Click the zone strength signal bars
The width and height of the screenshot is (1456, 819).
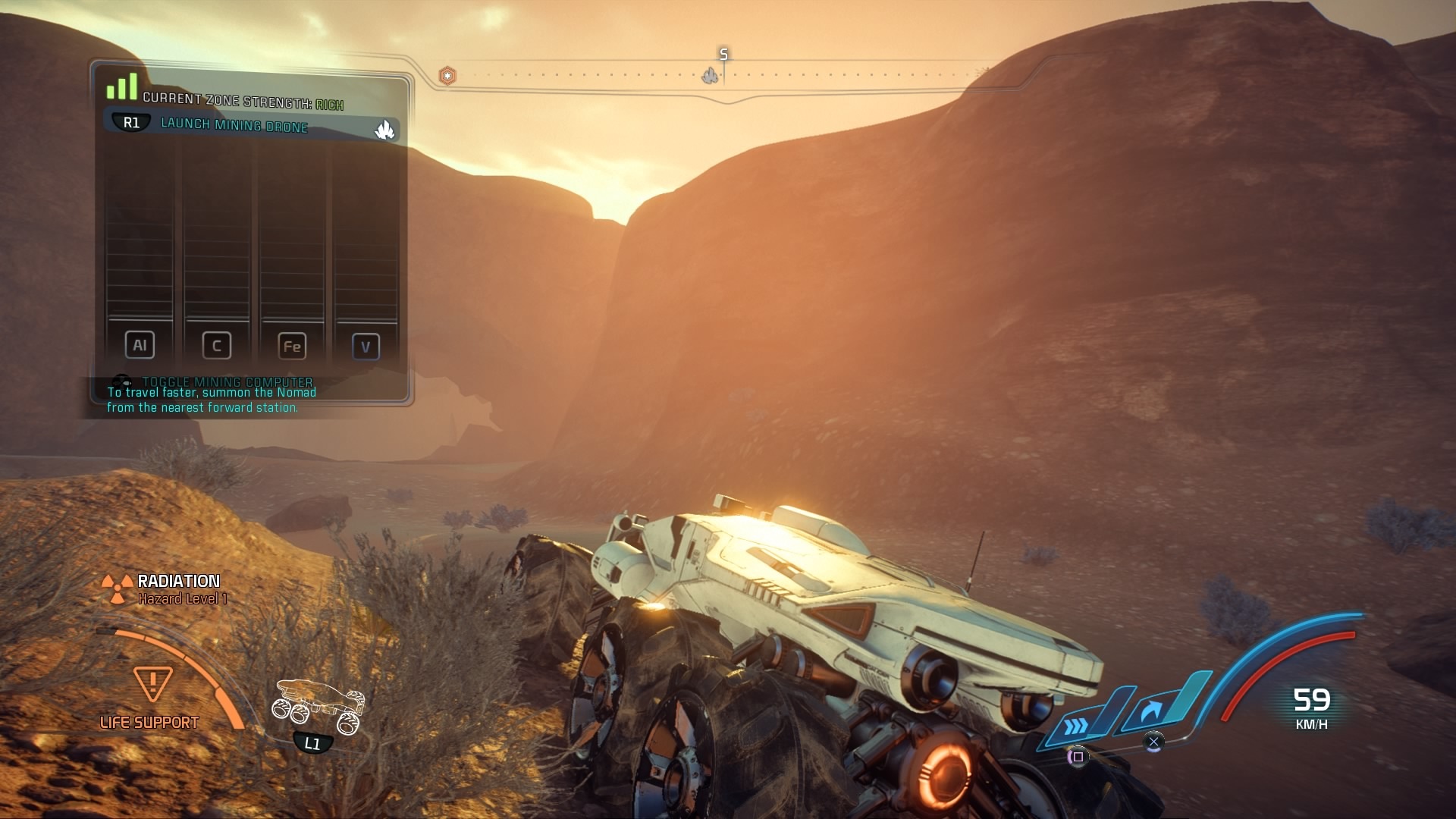click(121, 87)
